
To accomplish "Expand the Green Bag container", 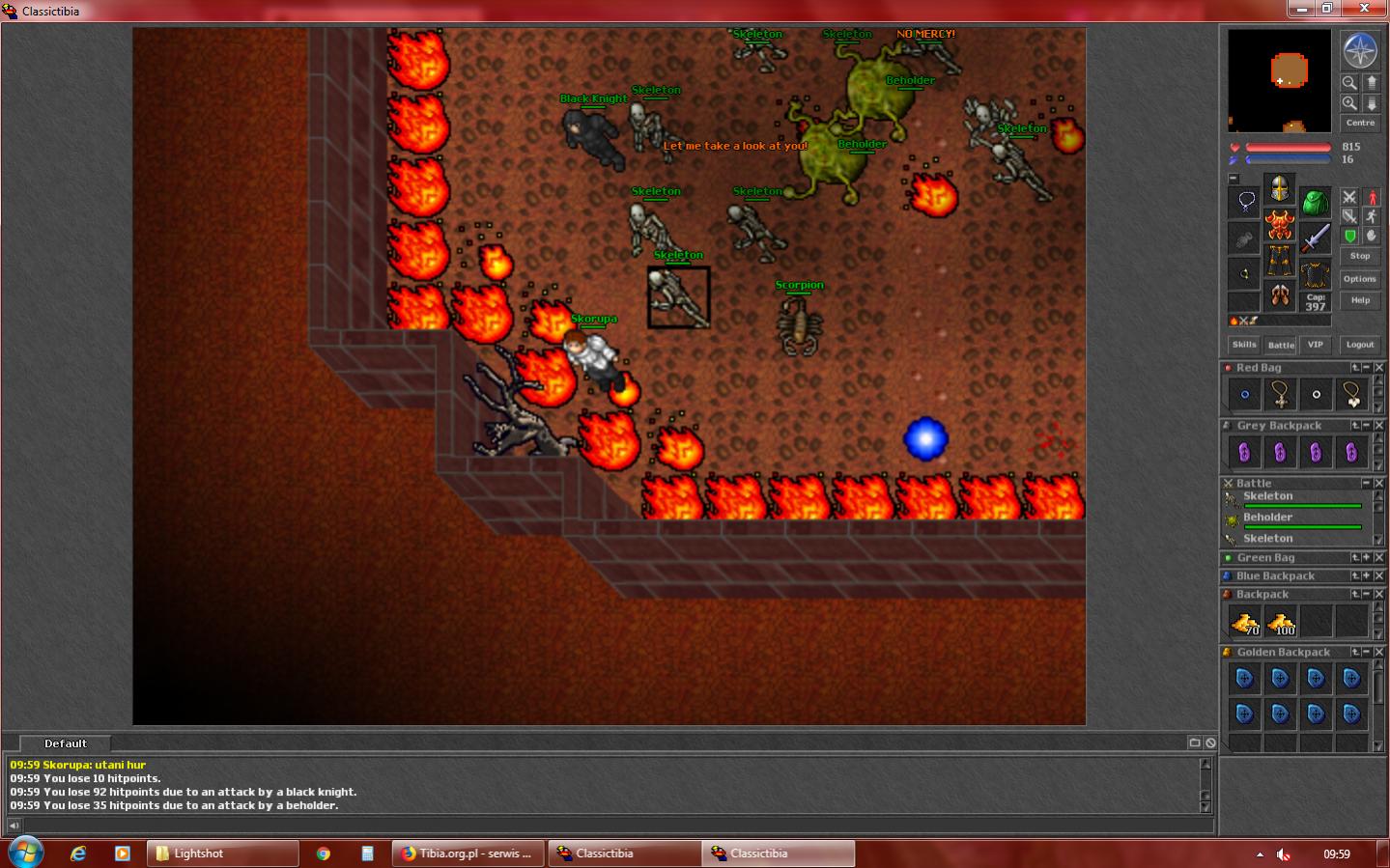I will point(1366,558).
